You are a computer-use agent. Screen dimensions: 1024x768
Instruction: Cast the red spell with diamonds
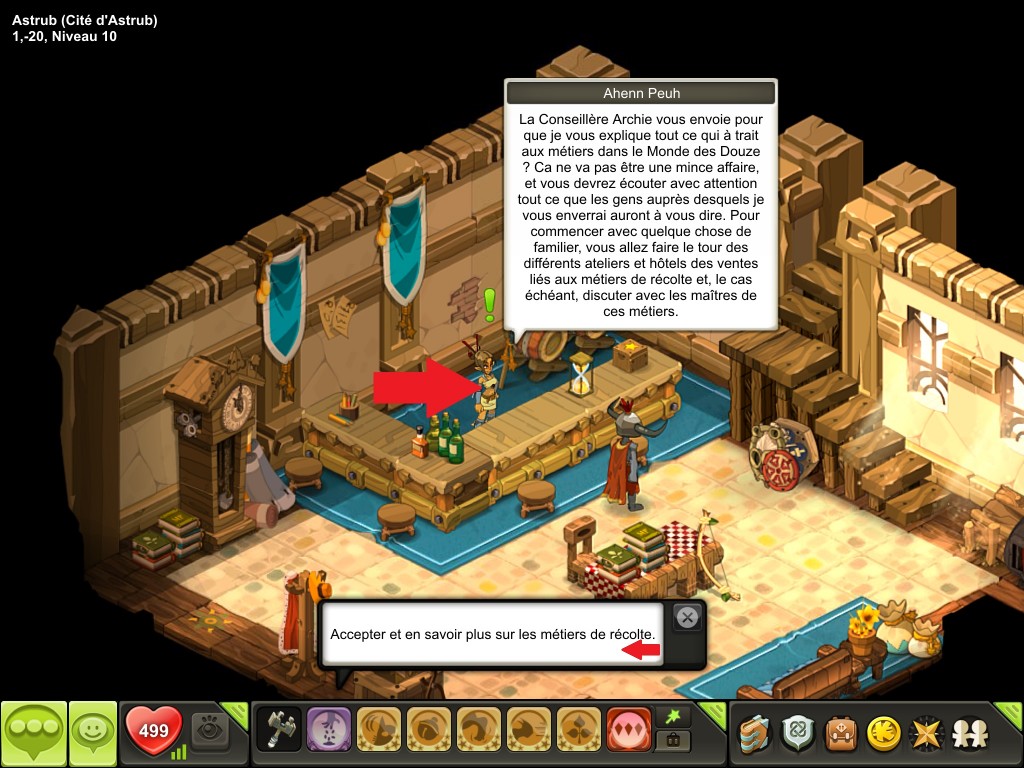tap(629, 730)
